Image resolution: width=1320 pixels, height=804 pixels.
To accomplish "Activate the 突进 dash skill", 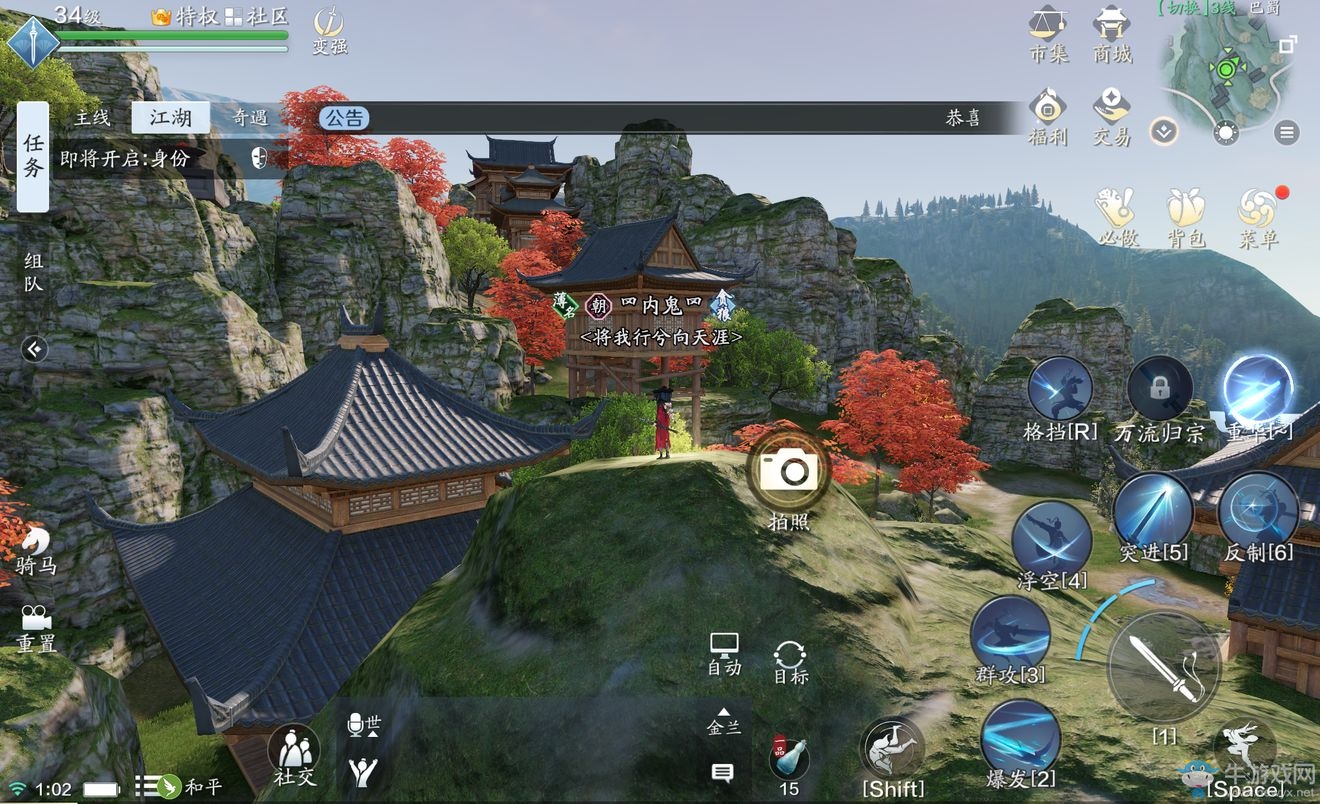I will pyautogui.click(x=1153, y=510).
